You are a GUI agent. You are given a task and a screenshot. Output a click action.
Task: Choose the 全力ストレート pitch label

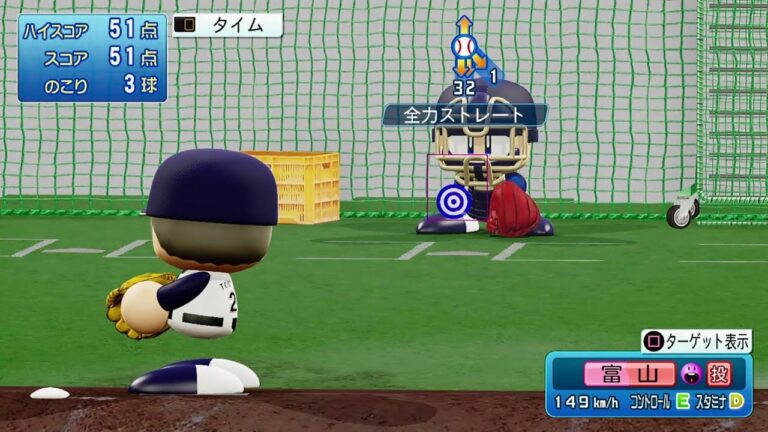tap(464, 115)
